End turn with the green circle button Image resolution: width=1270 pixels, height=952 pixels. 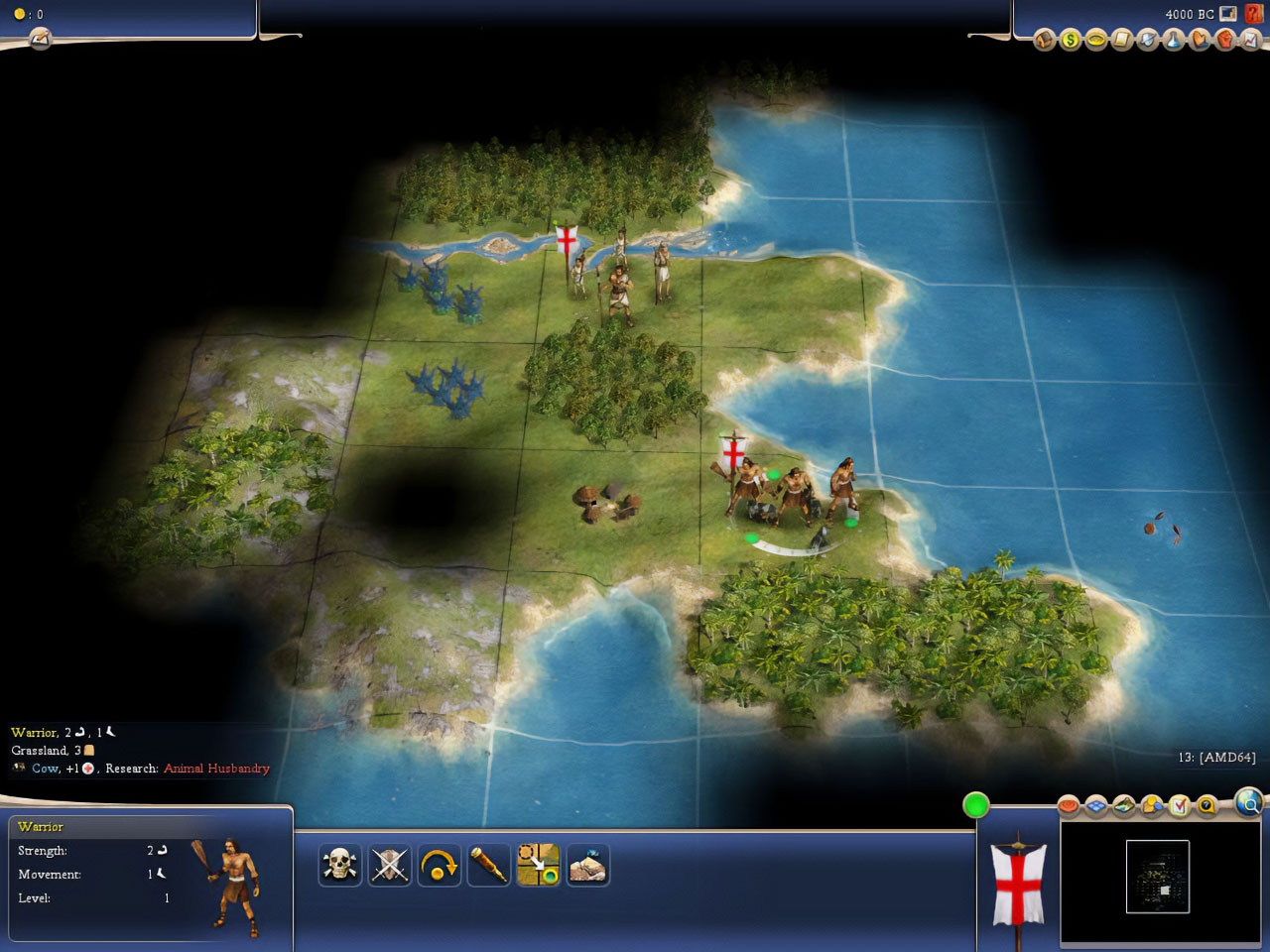click(976, 805)
